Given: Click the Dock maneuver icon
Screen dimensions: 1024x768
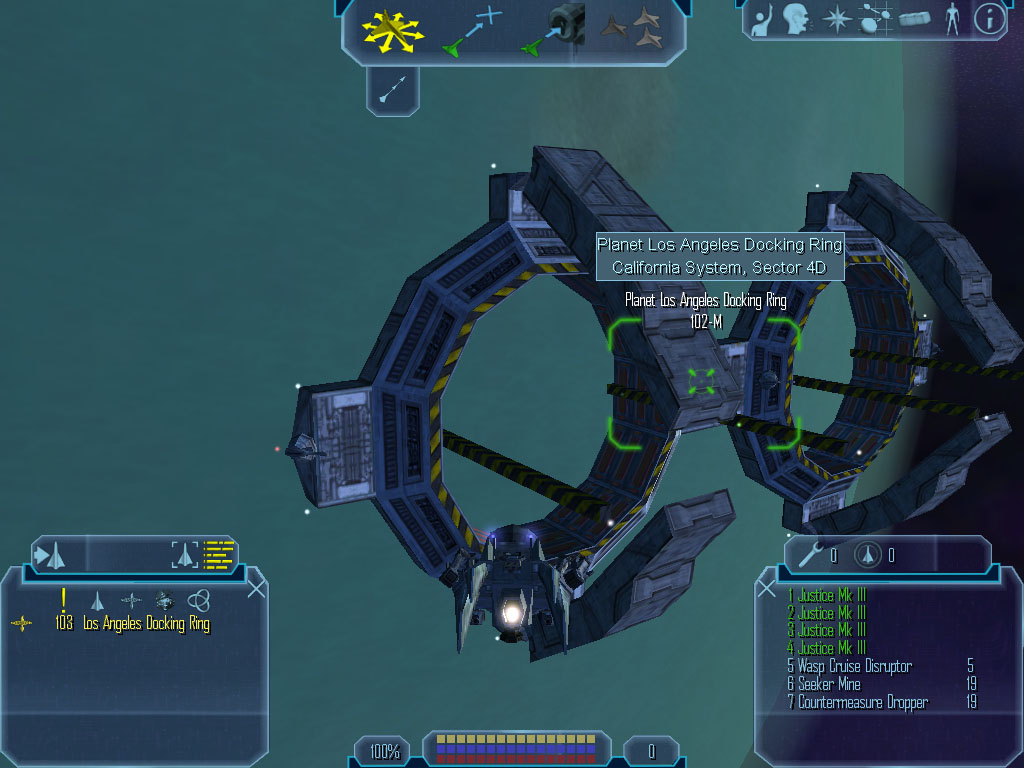Looking at the screenshot, I should click(x=553, y=30).
